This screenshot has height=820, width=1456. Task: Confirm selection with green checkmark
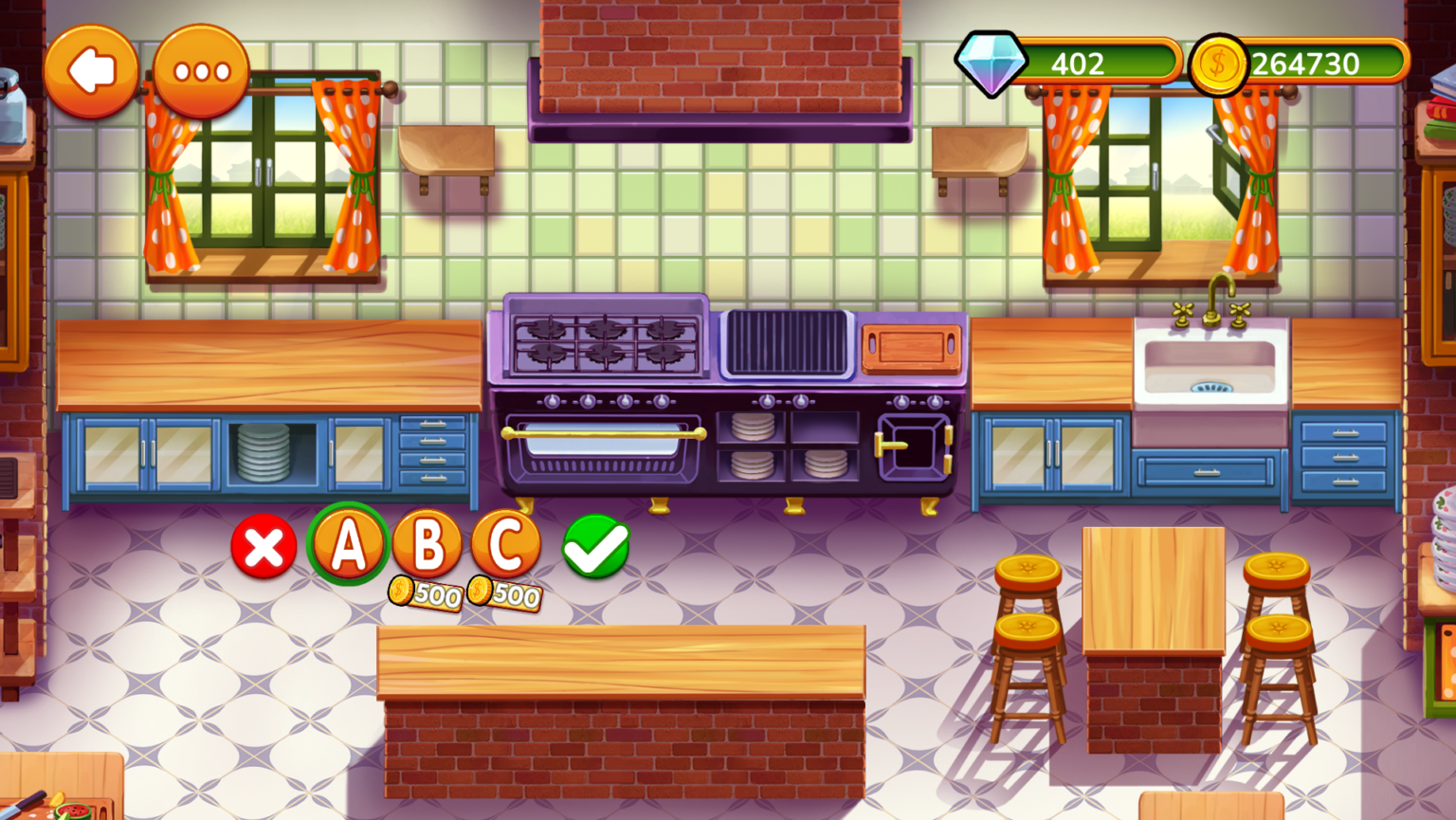[595, 547]
